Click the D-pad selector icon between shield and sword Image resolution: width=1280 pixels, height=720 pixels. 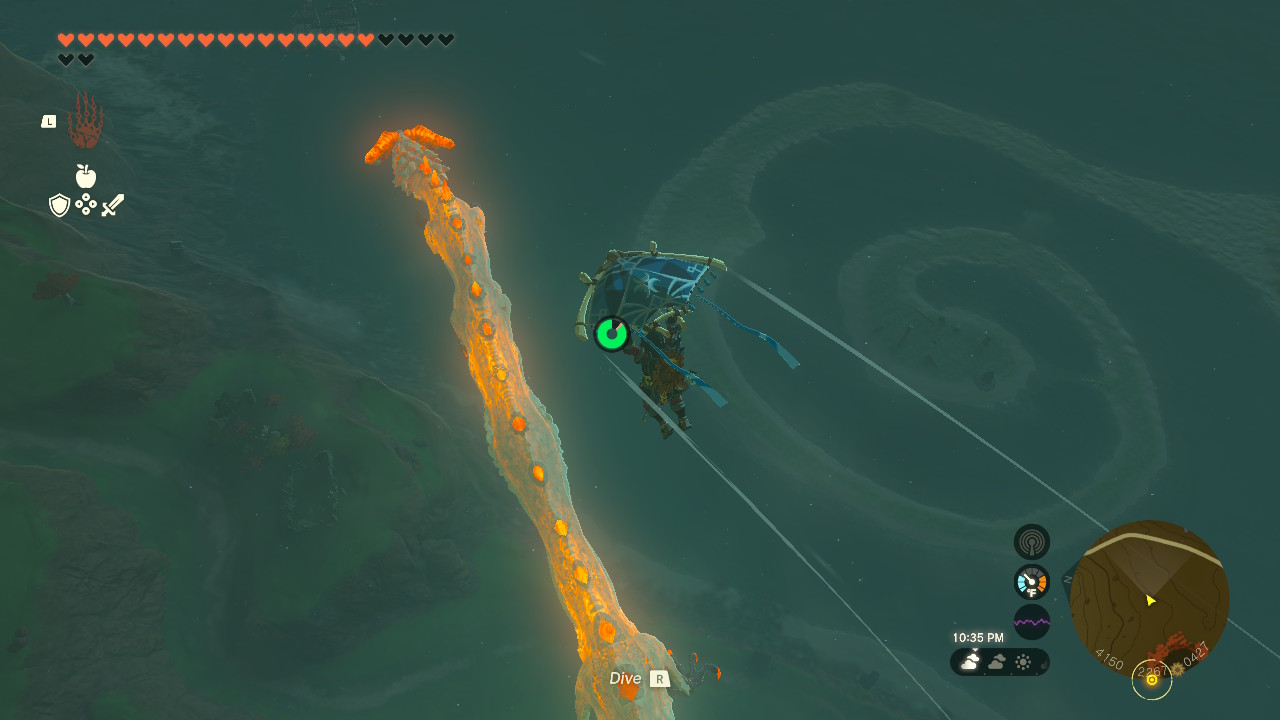tap(87, 204)
